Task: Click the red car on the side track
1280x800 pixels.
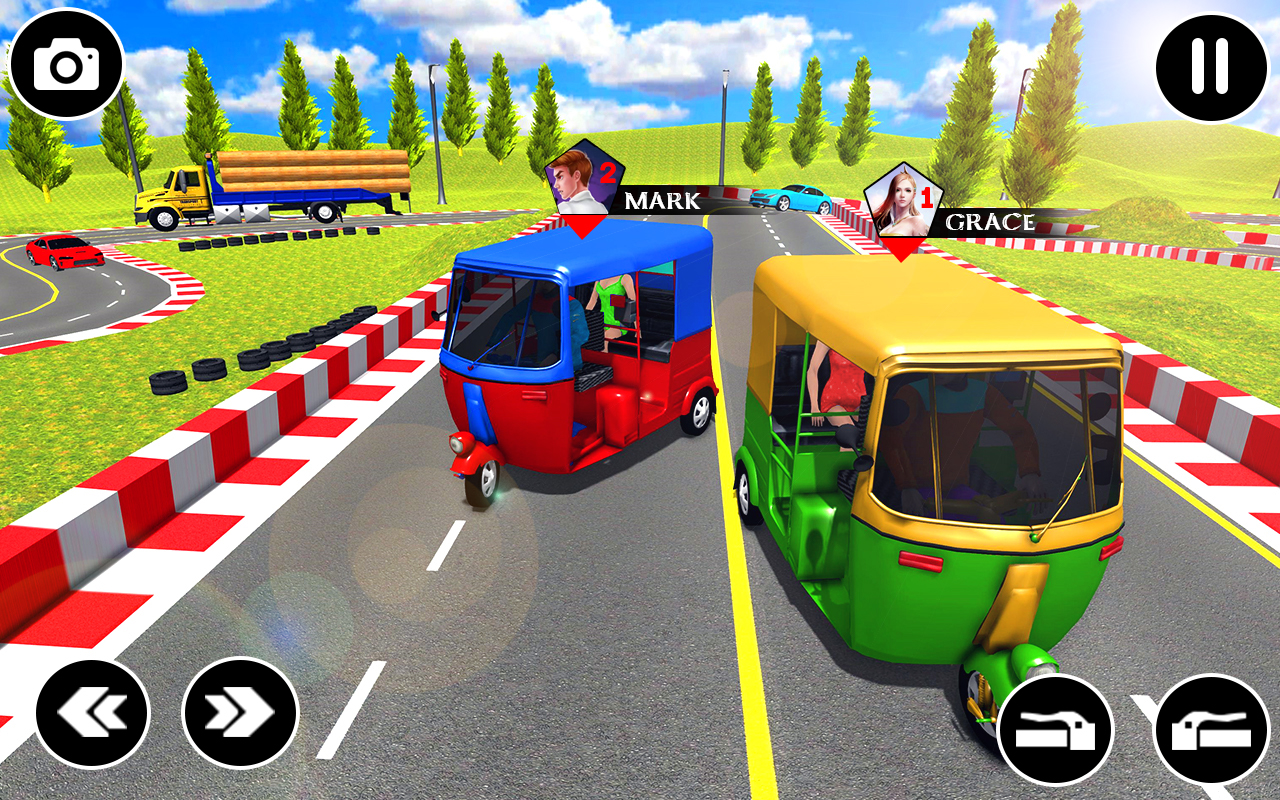Action: (62, 253)
